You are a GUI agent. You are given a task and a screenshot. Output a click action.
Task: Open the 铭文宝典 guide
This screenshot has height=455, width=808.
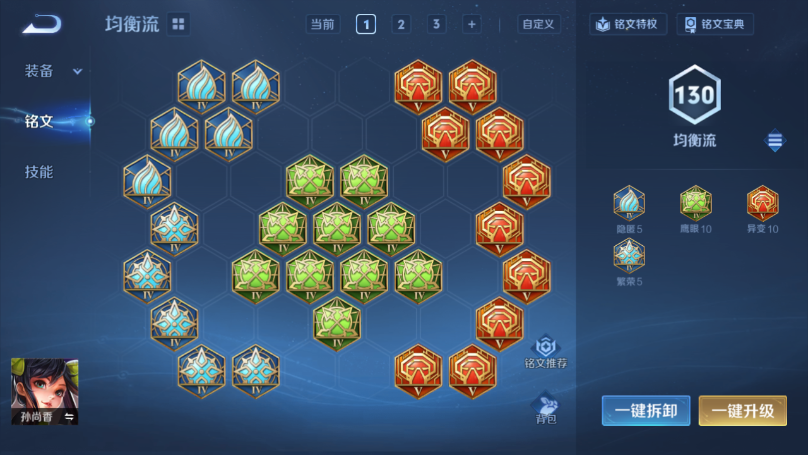[714, 24]
